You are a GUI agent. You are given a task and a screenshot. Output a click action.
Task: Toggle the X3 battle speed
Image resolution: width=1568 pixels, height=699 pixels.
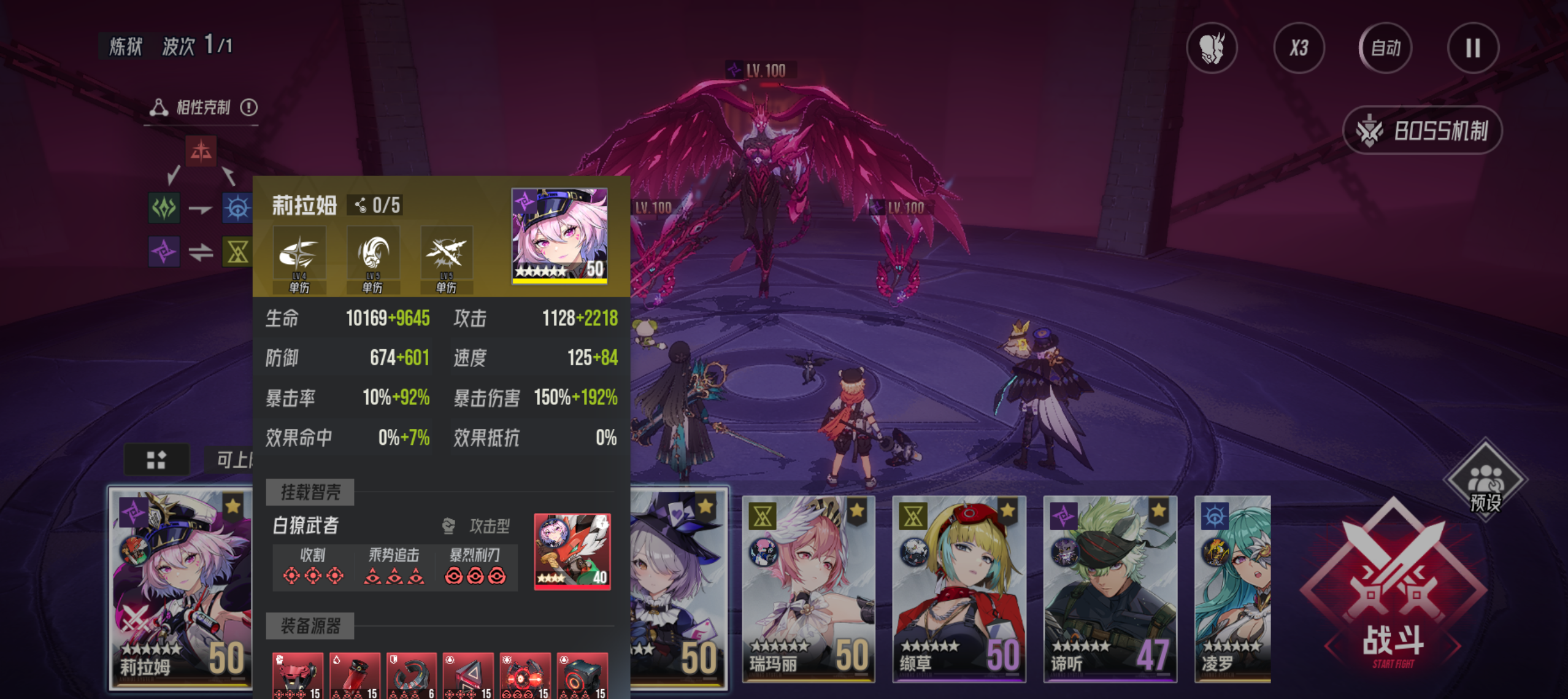(1299, 48)
